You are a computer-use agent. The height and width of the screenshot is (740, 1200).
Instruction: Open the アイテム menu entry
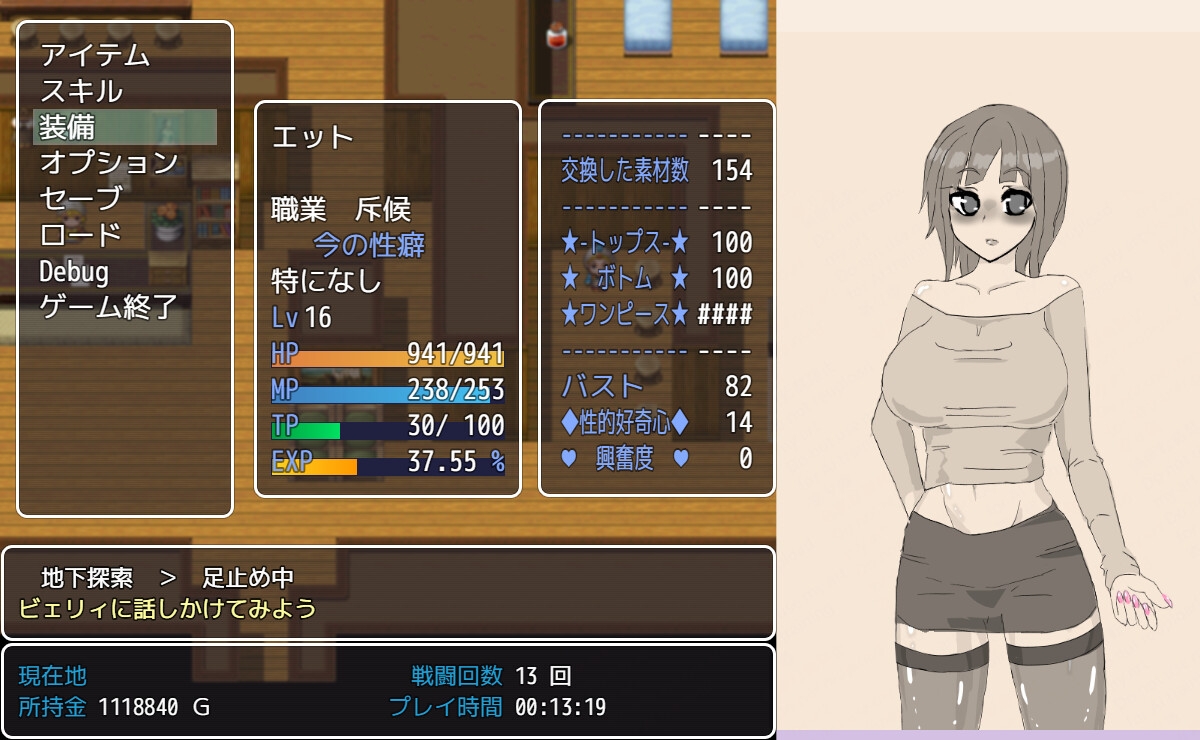[x=95, y=55]
